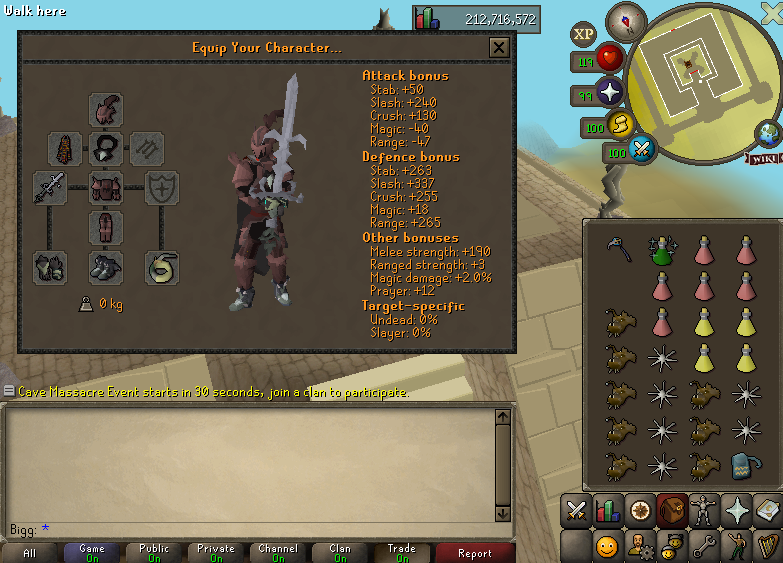
Task: Select the equipped helmet slot
Action: tap(105, 109)
